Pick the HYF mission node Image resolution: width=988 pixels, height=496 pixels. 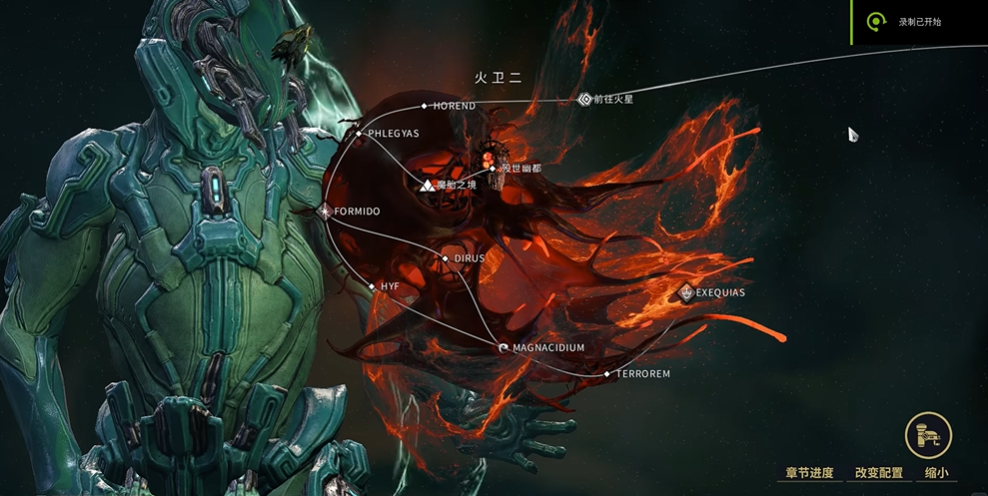(371, 286)
